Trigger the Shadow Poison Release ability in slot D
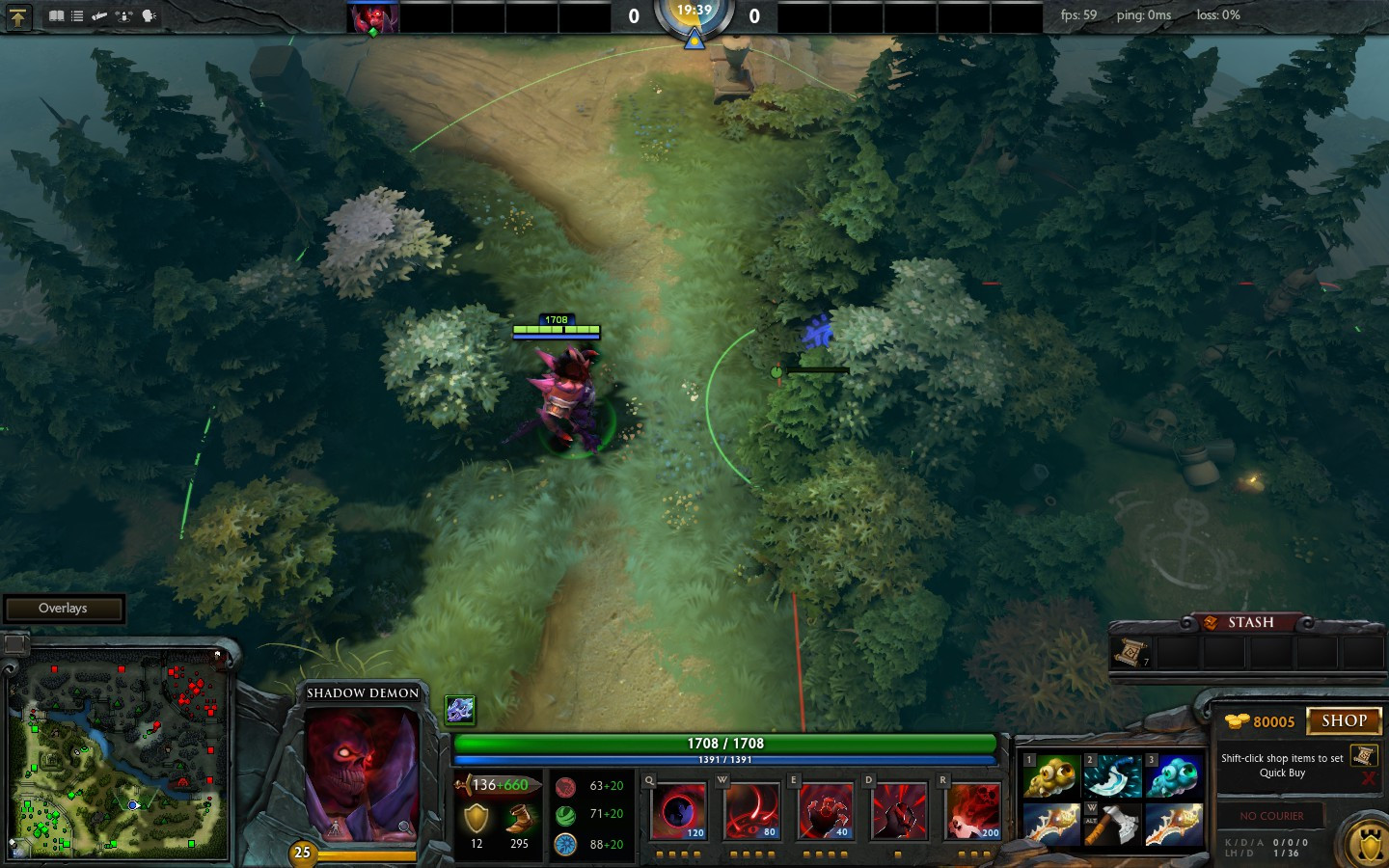1389x868 pixels. tap(899, 811)
